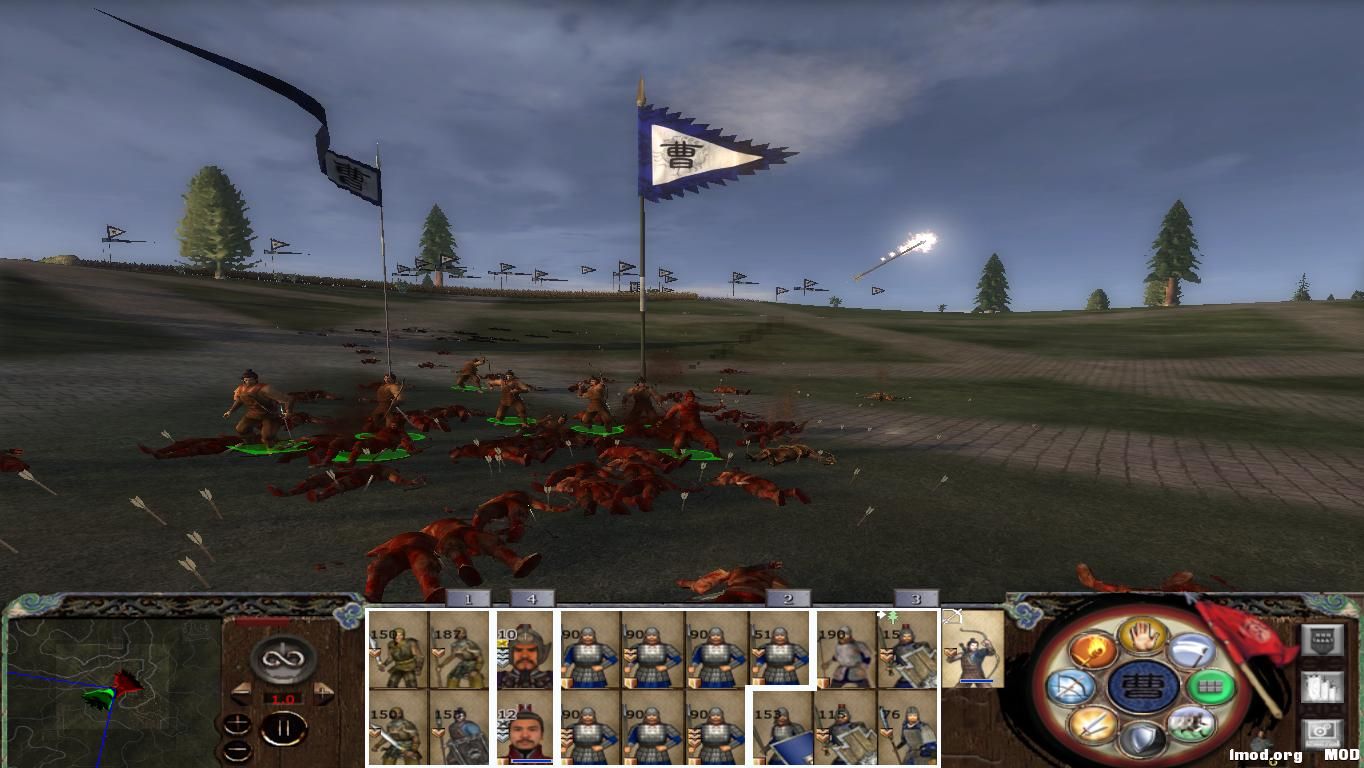Pause the battle

coord(285,728)
